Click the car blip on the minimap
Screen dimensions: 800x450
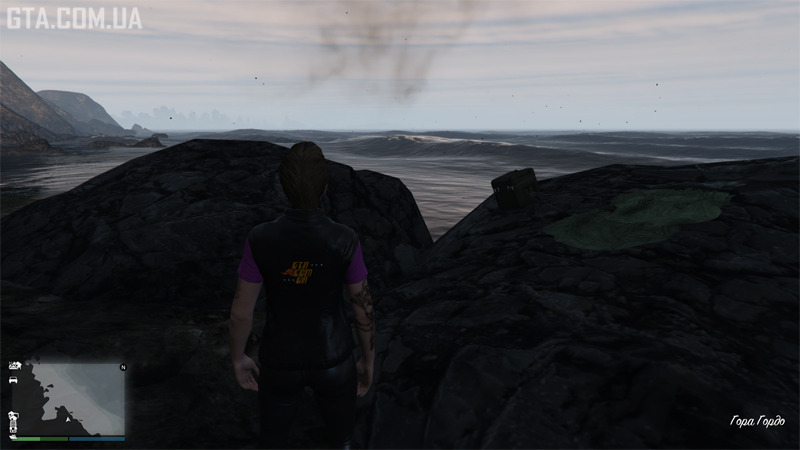point(14,380)
